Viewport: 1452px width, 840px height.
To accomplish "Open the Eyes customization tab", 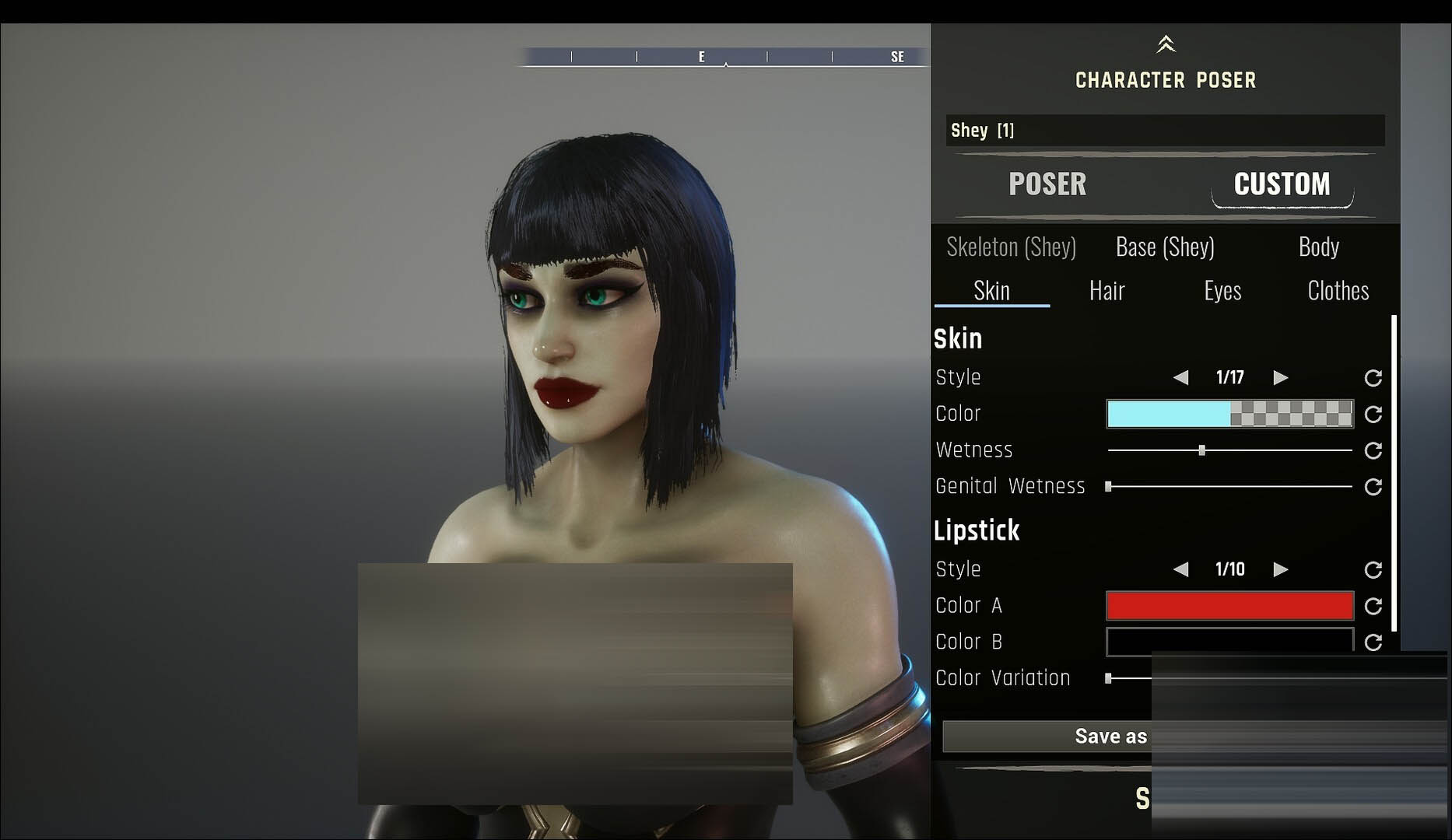I will [x=1222, y=291].
